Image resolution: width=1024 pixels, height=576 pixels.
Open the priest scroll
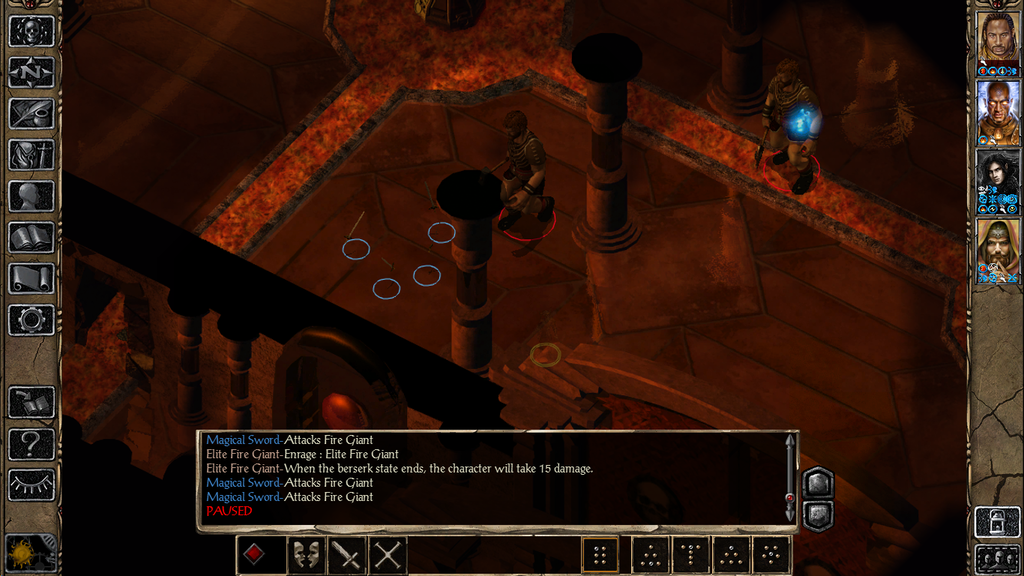click(x=31, y=279)
